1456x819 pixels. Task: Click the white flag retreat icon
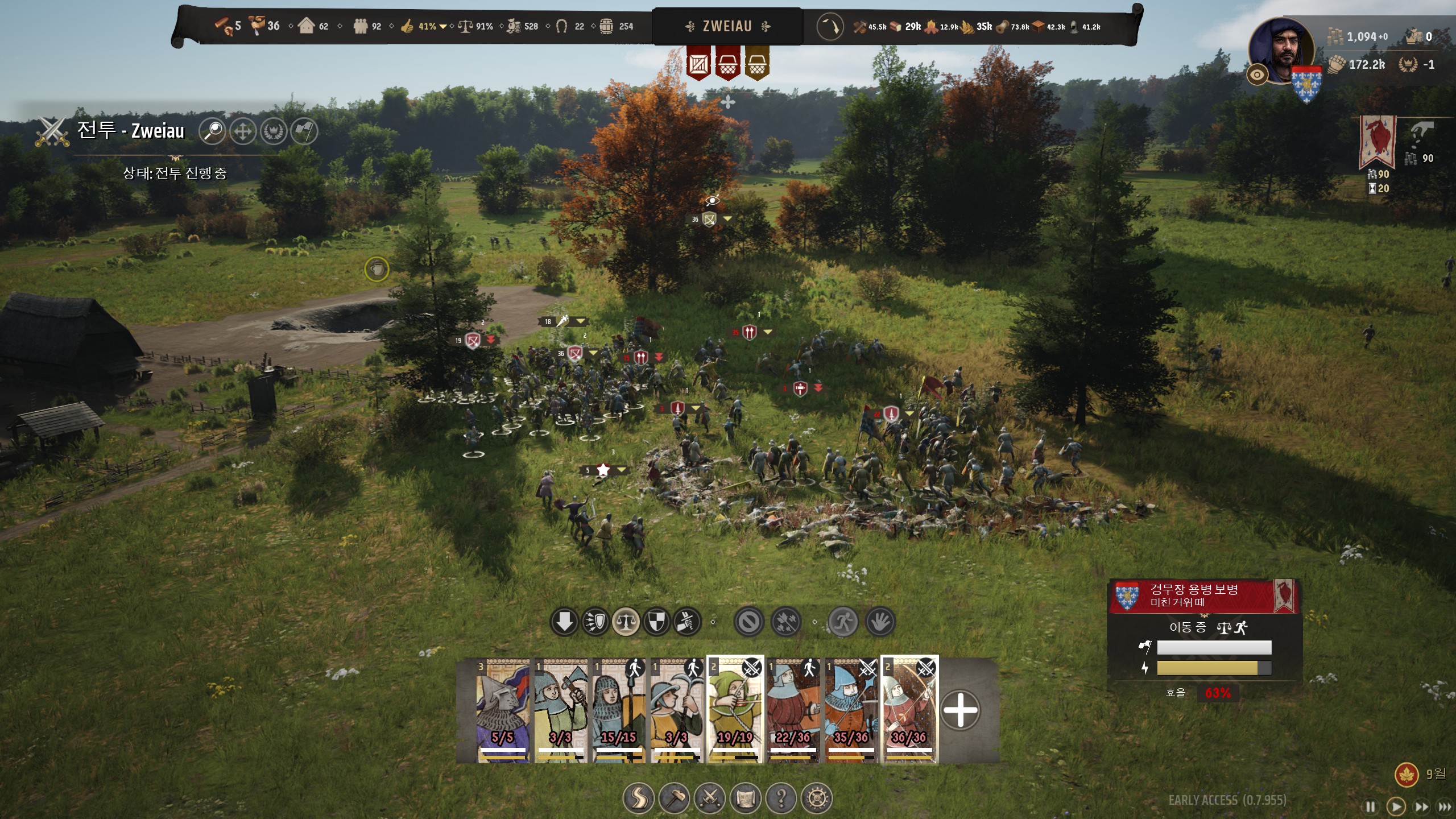pyautogui.click(x=304, y=131)
